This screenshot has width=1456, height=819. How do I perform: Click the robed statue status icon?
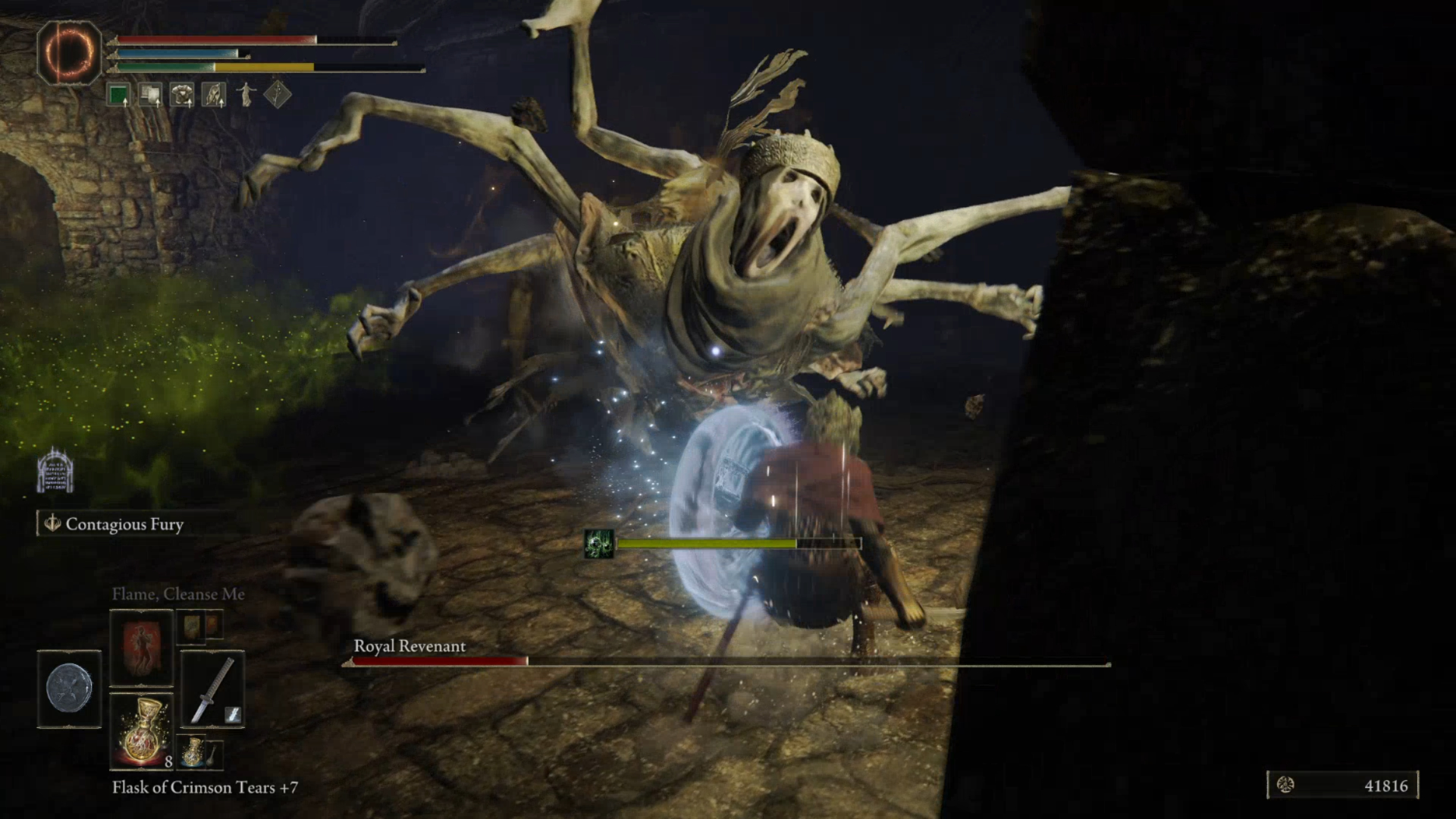click(246, 95)
